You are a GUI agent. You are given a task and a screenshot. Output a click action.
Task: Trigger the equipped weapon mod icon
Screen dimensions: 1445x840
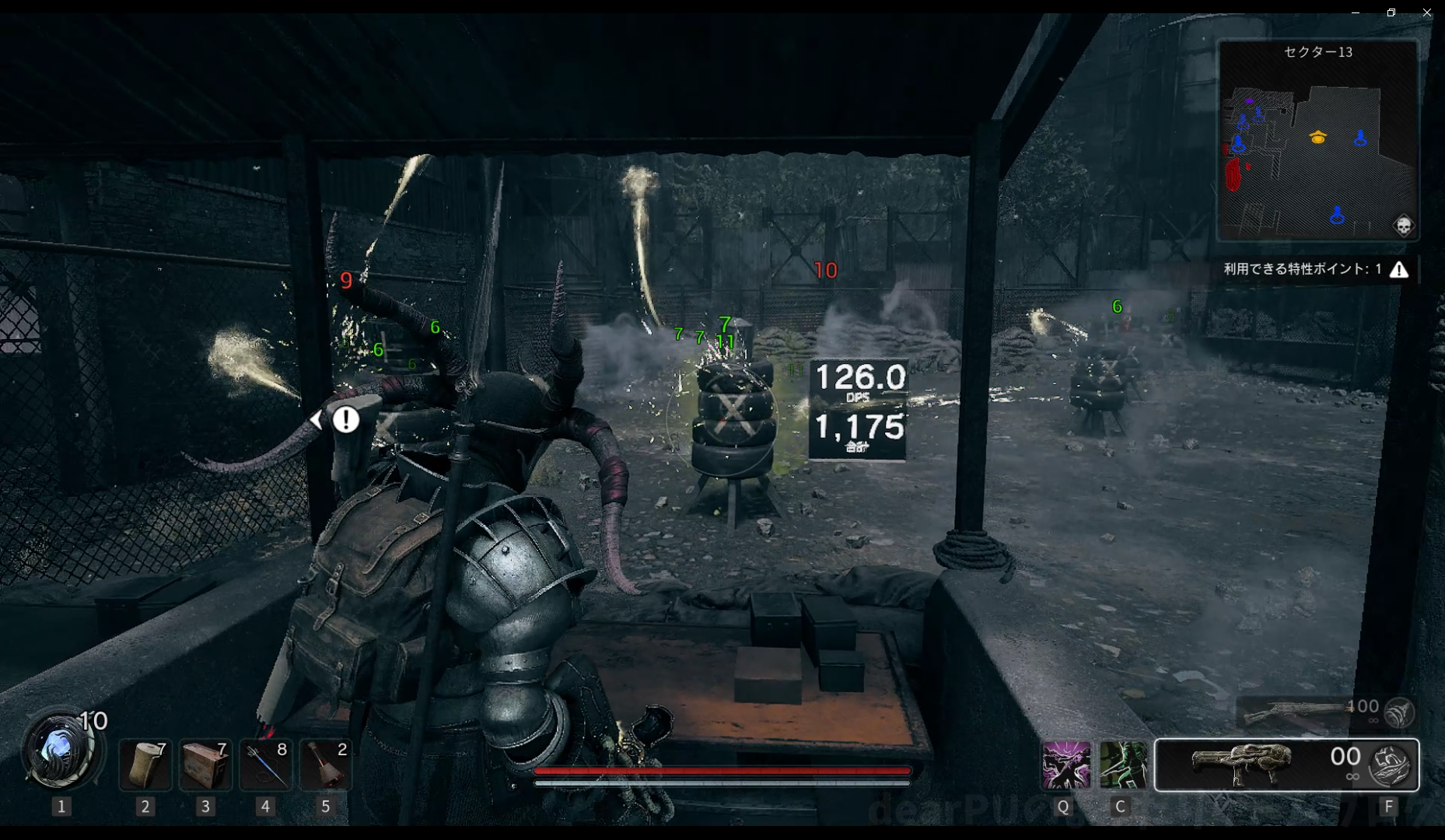(1391, 765)
